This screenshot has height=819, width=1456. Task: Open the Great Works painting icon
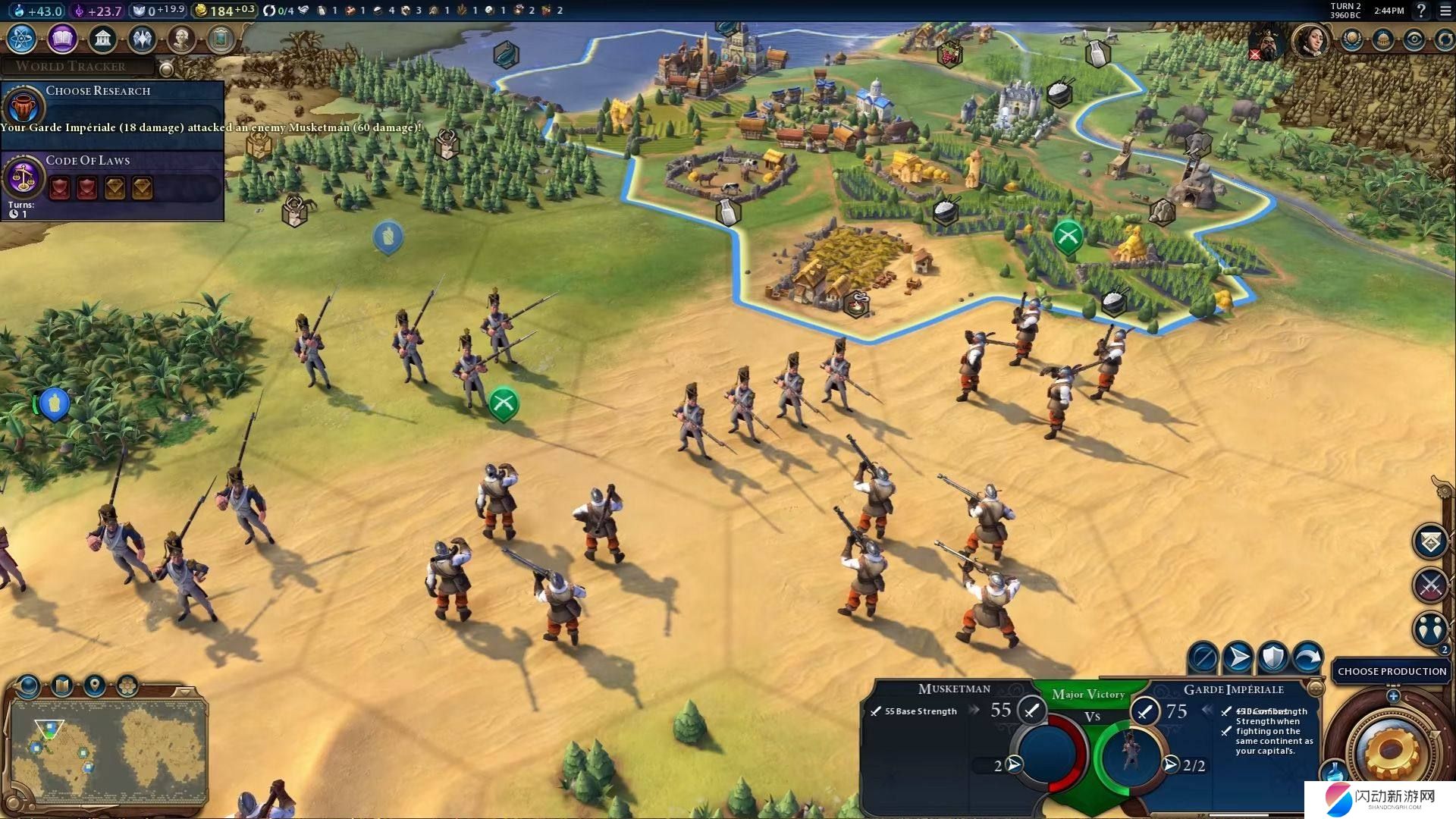tap(221, 38)
